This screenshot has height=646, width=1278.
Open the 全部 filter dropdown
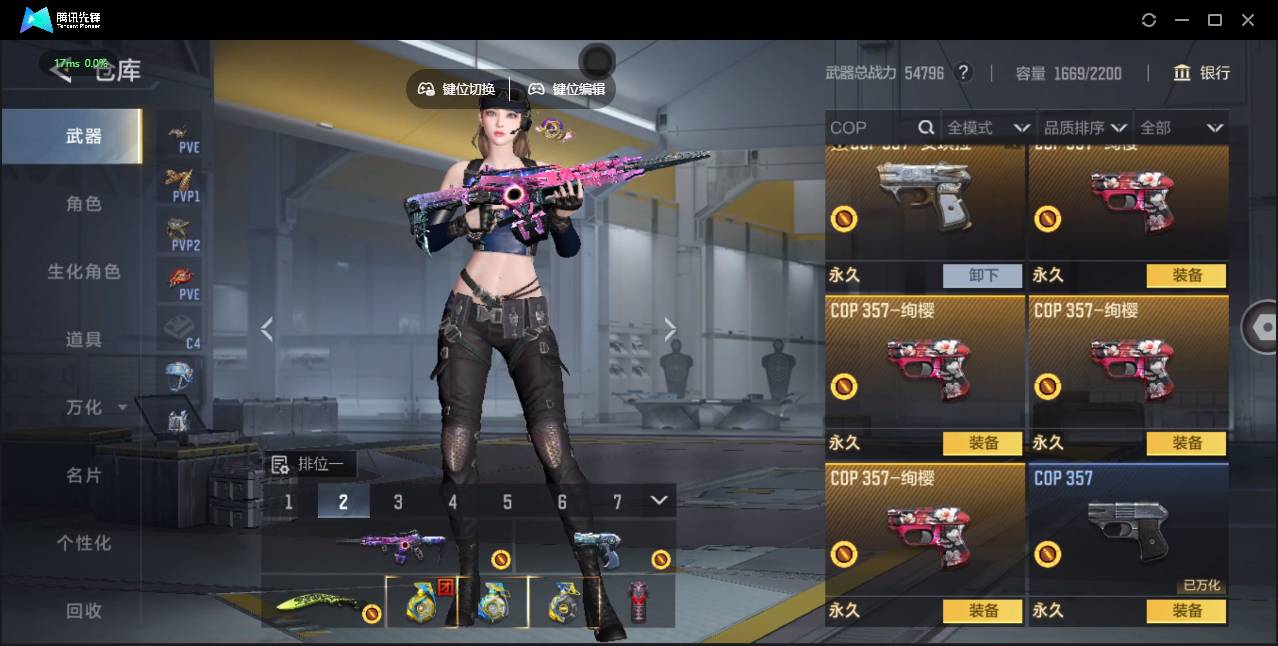point(1181,128)
